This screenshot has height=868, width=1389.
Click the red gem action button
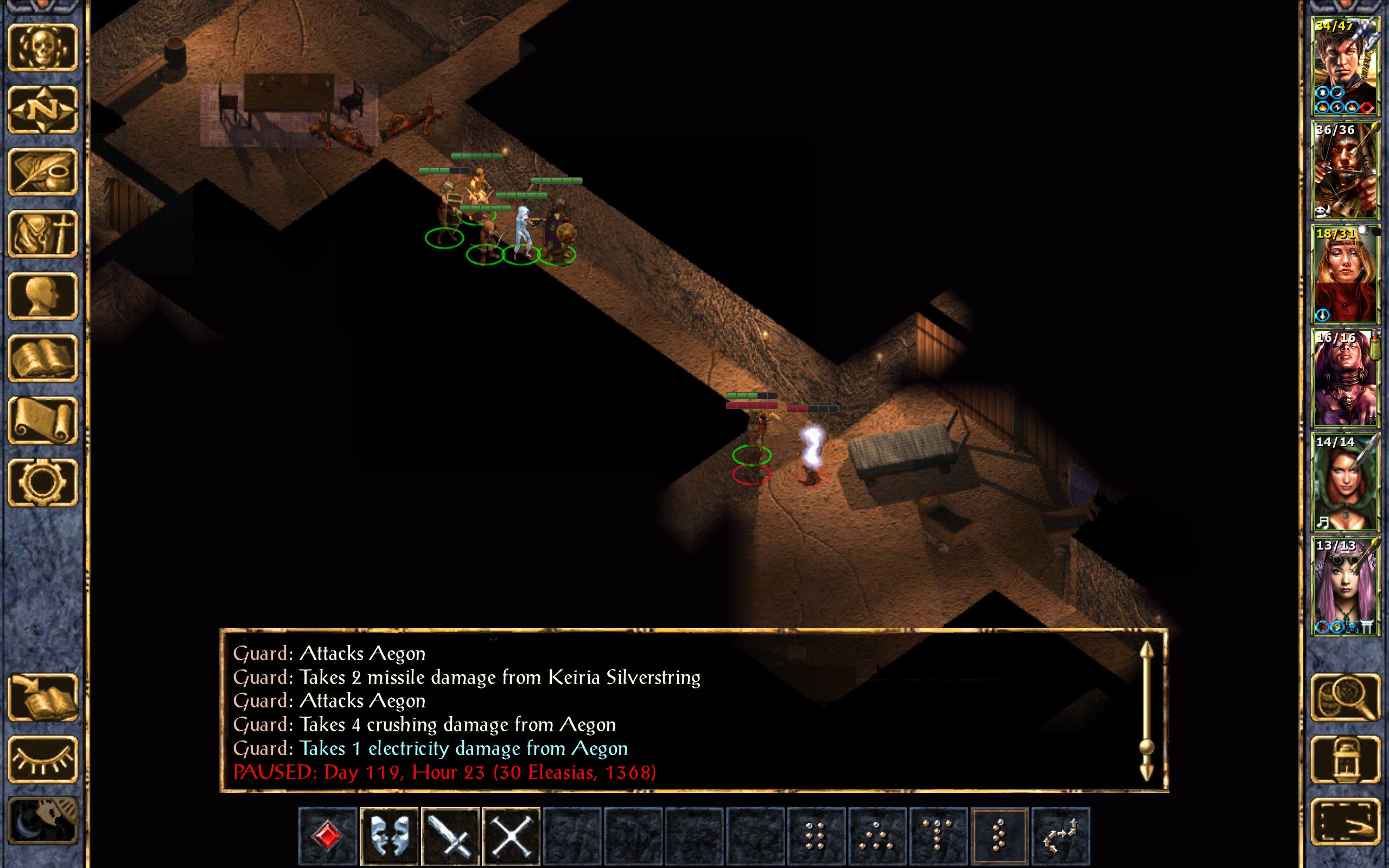coord(328,836)
